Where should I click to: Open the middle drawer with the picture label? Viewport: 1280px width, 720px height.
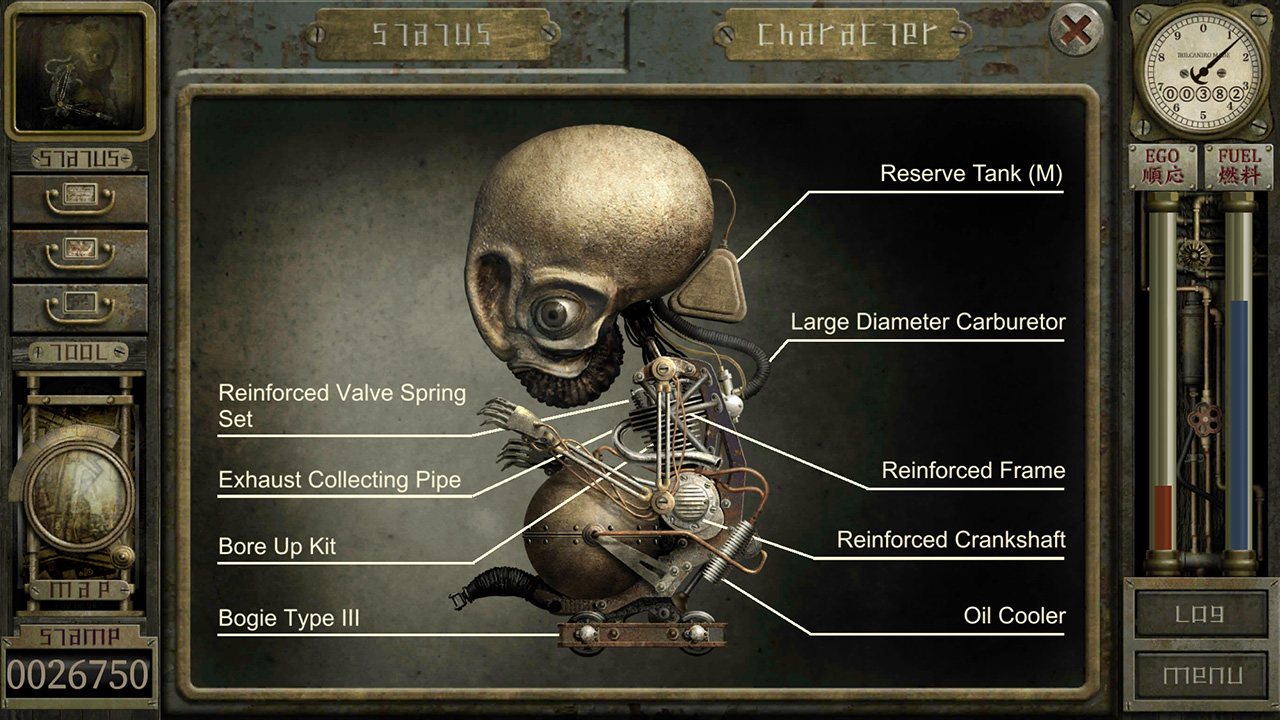80,253
